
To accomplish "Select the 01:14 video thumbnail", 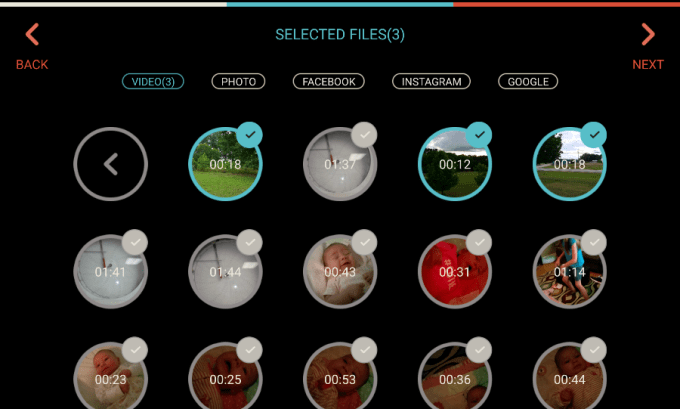I will [569, 271].
